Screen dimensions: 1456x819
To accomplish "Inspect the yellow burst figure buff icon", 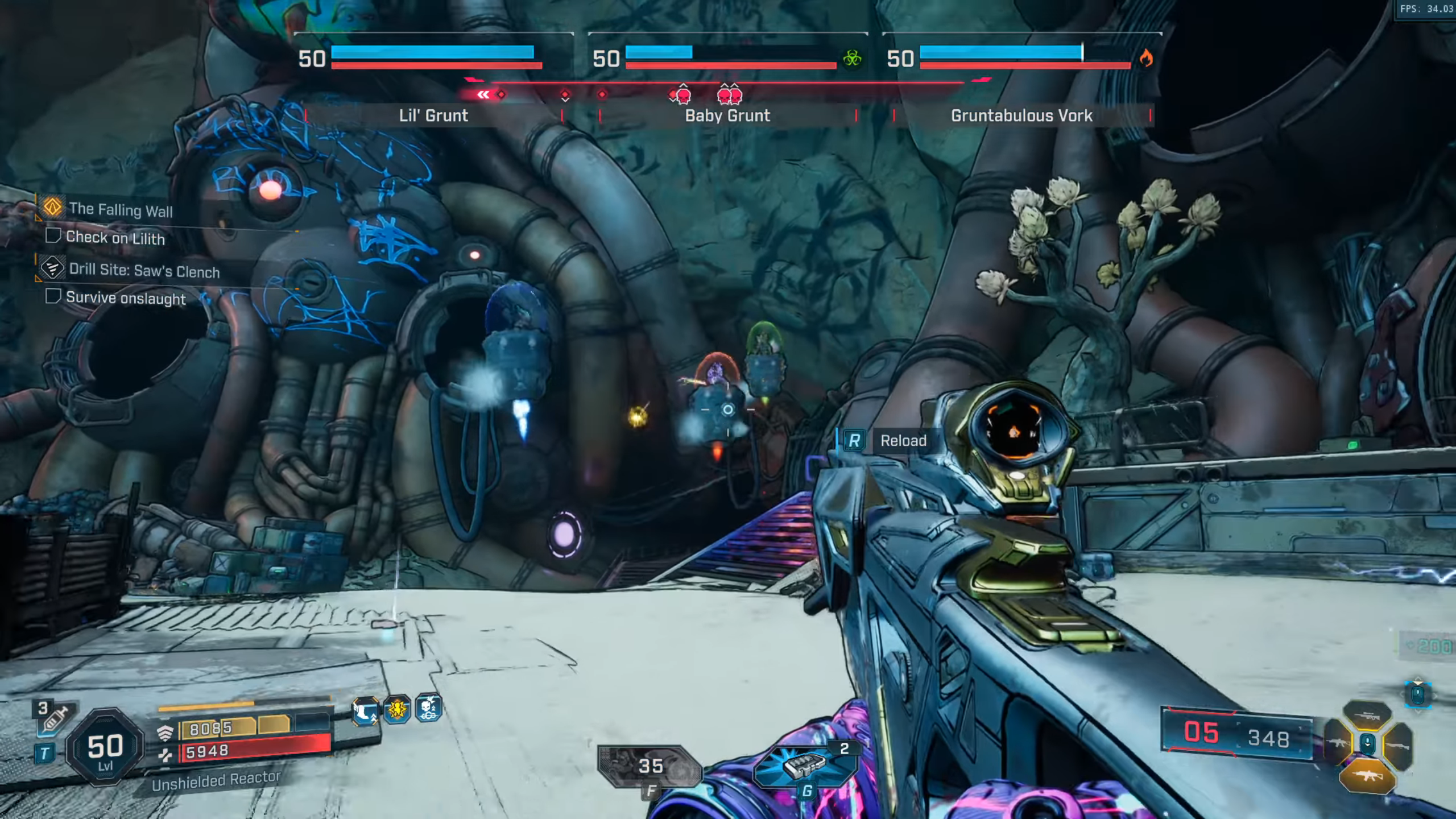I will (x=397, y=709).
